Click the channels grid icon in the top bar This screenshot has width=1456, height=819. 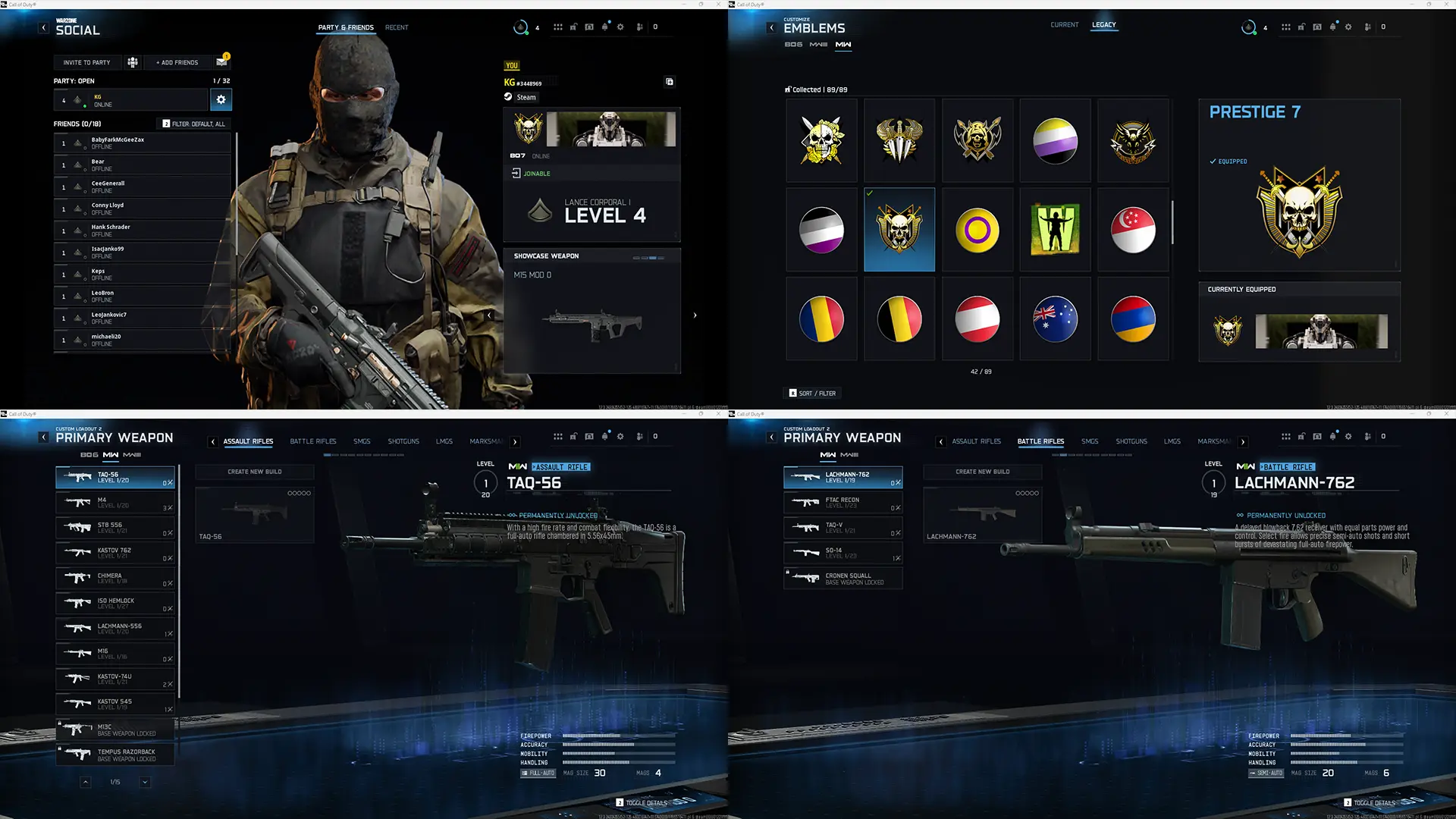tap(559, 27)
